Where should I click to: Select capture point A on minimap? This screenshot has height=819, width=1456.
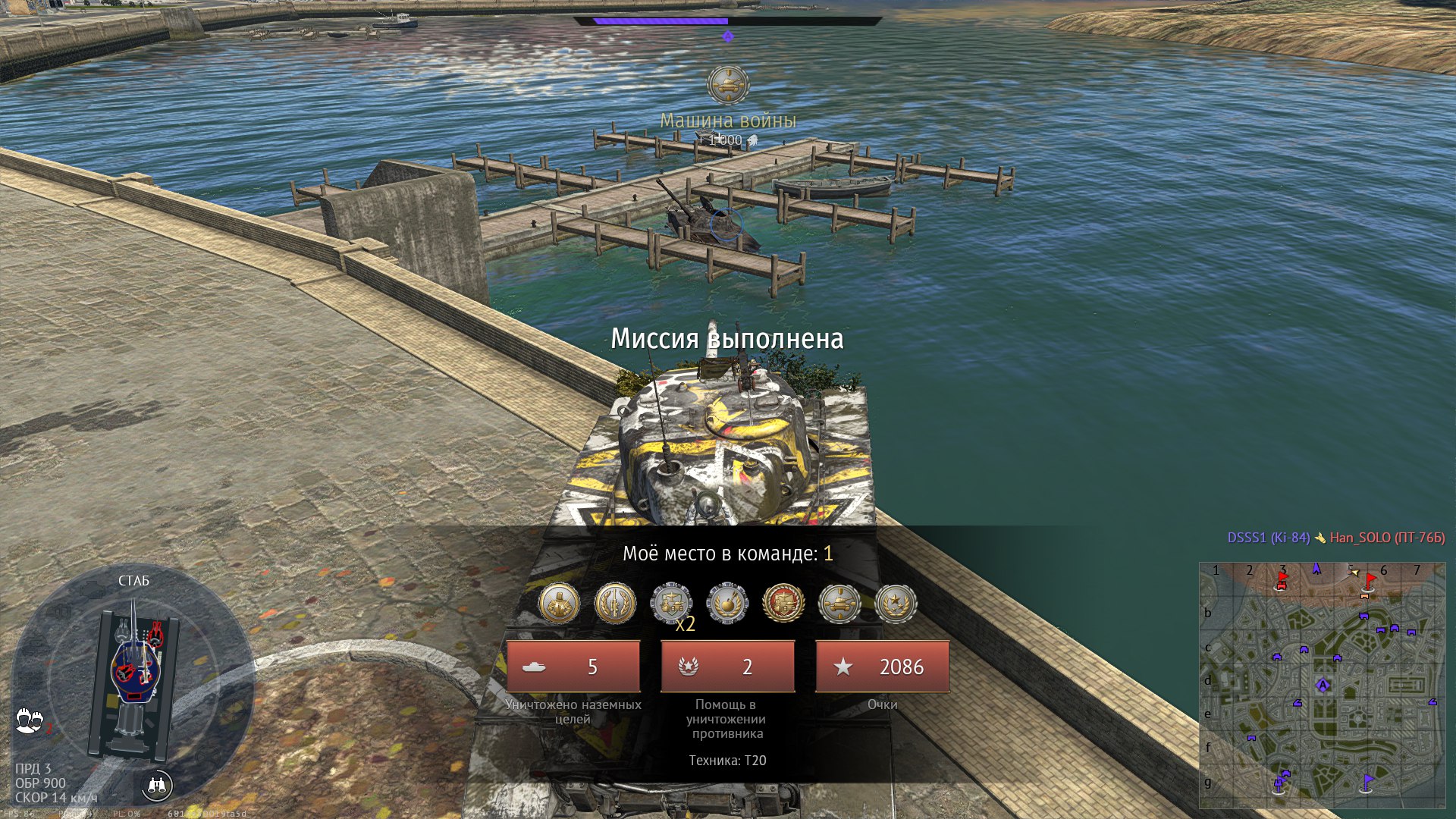(1323, 686)
